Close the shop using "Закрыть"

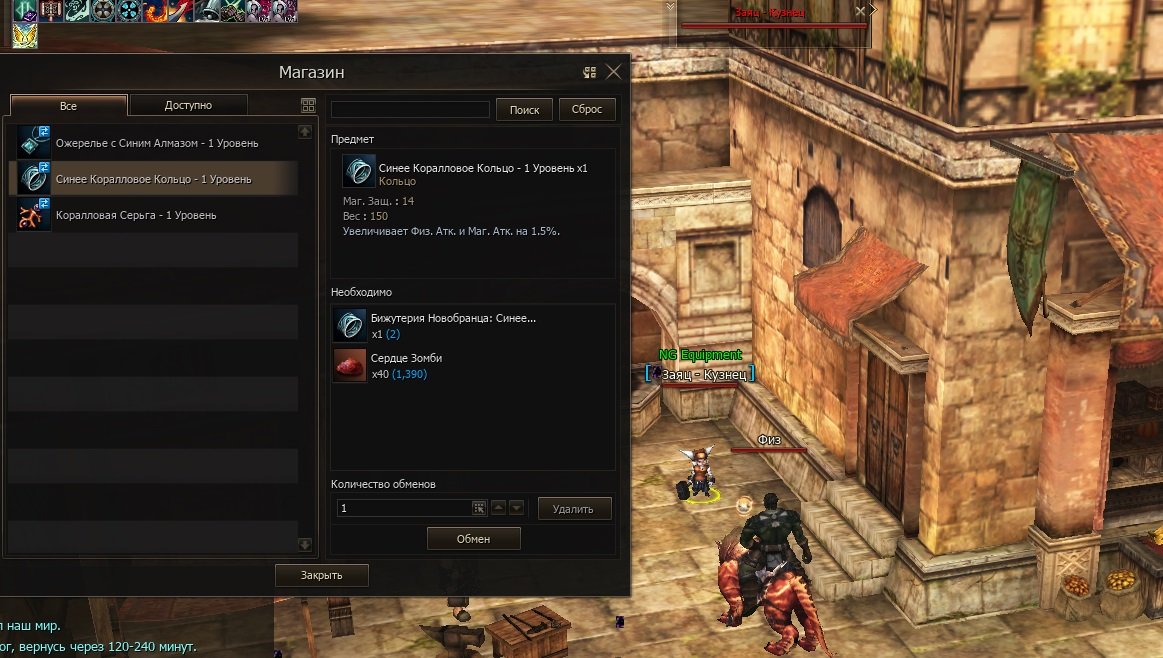tap(322, 575)
